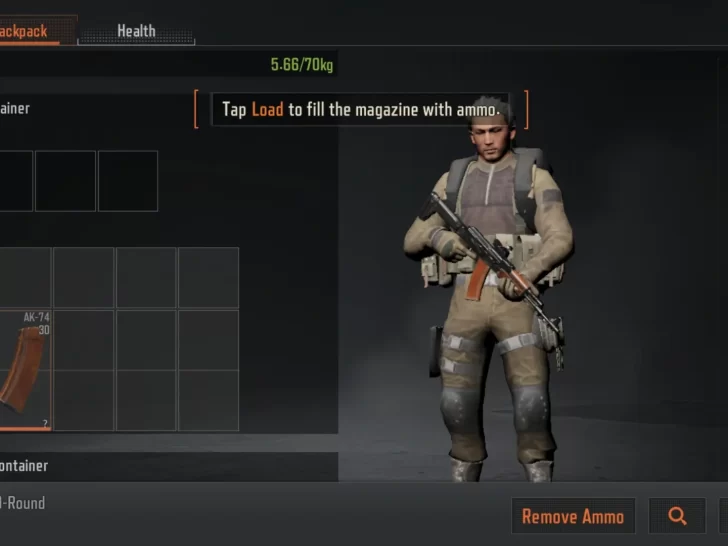Activate the magnifying glass inspect button

677,516
